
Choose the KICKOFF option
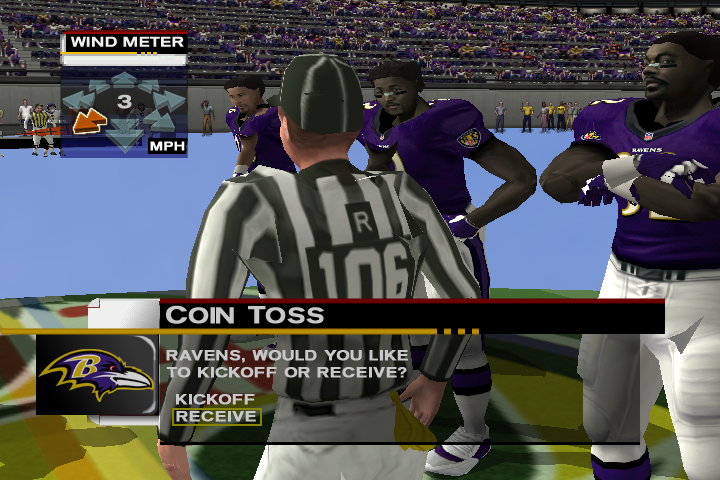pos(215,398)
